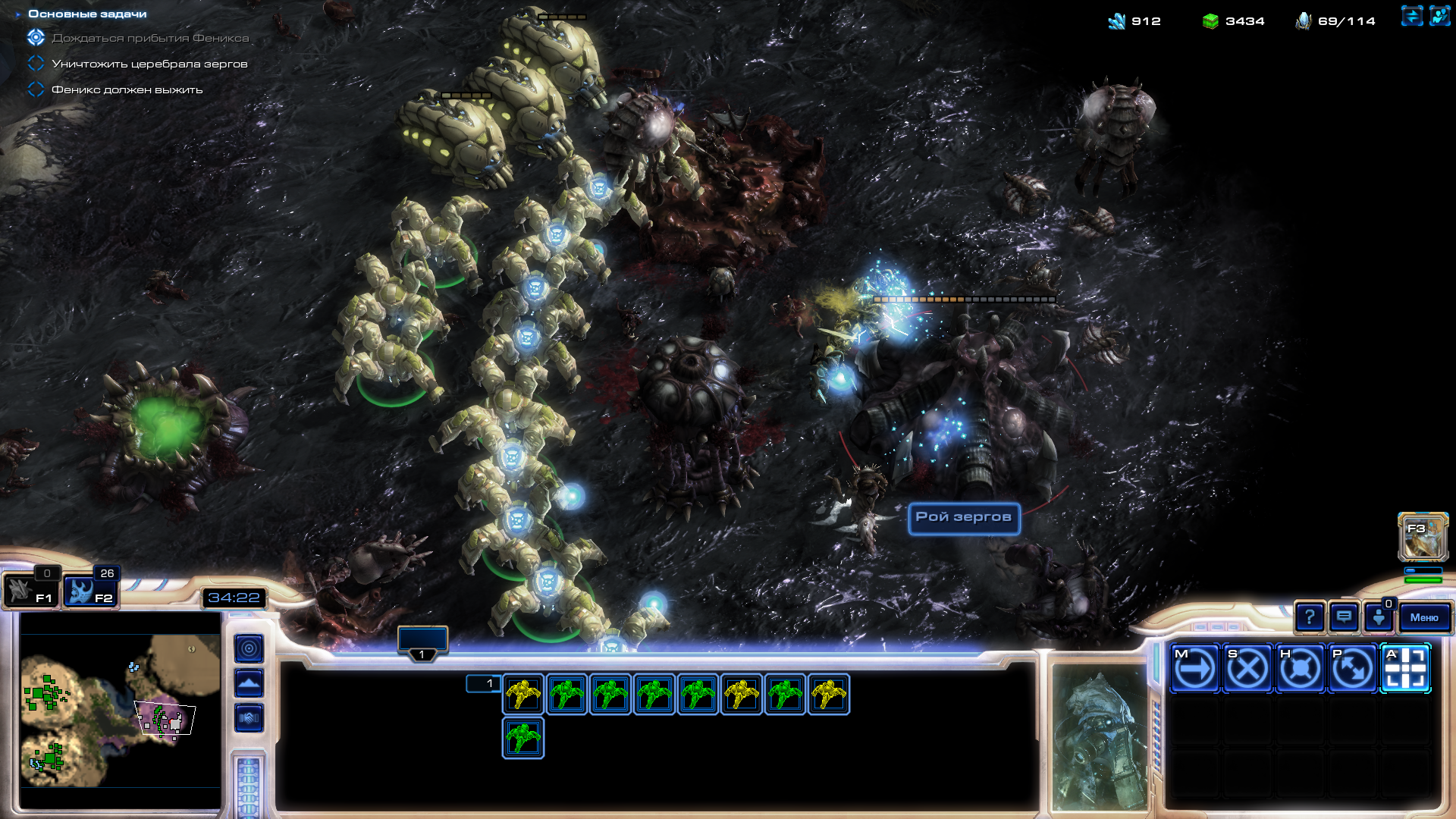Click on the minimap

tap(120, 699)
